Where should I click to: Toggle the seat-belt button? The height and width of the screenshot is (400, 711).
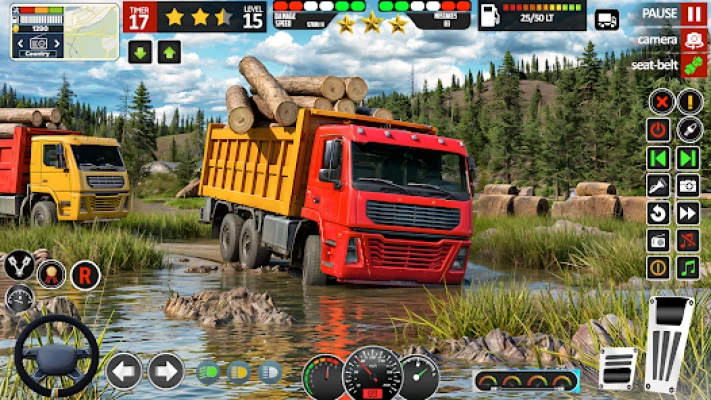coord(694,65)
